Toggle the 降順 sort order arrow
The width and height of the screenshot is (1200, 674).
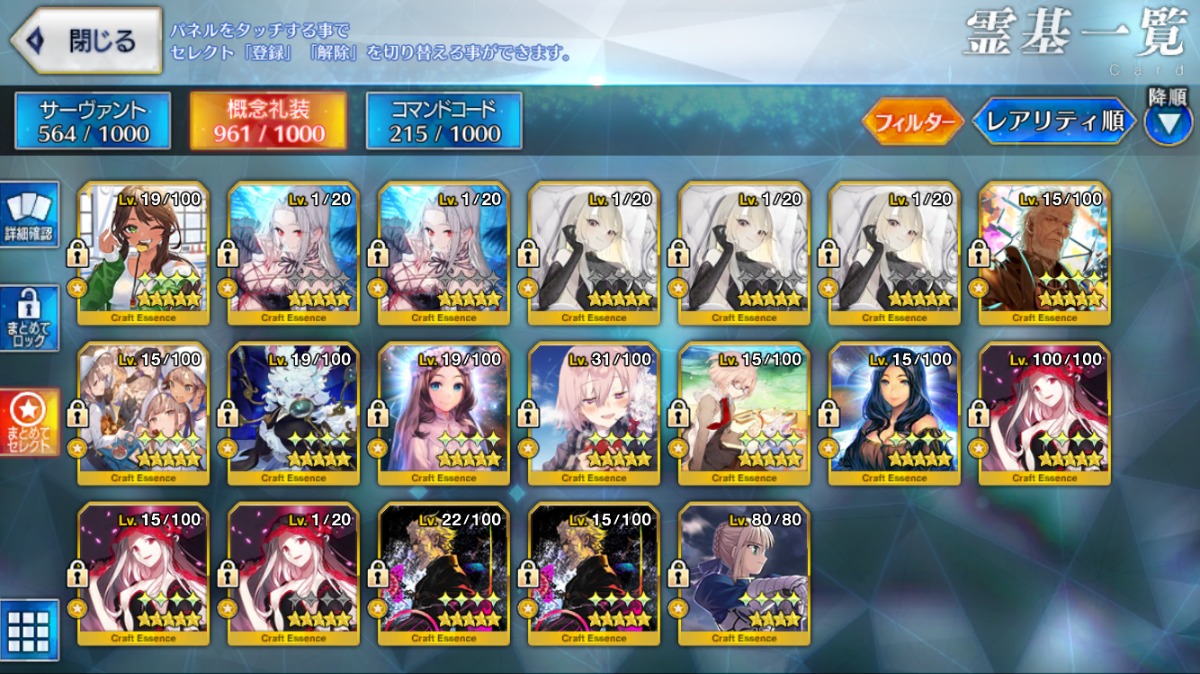click(x=1168, y=123)
